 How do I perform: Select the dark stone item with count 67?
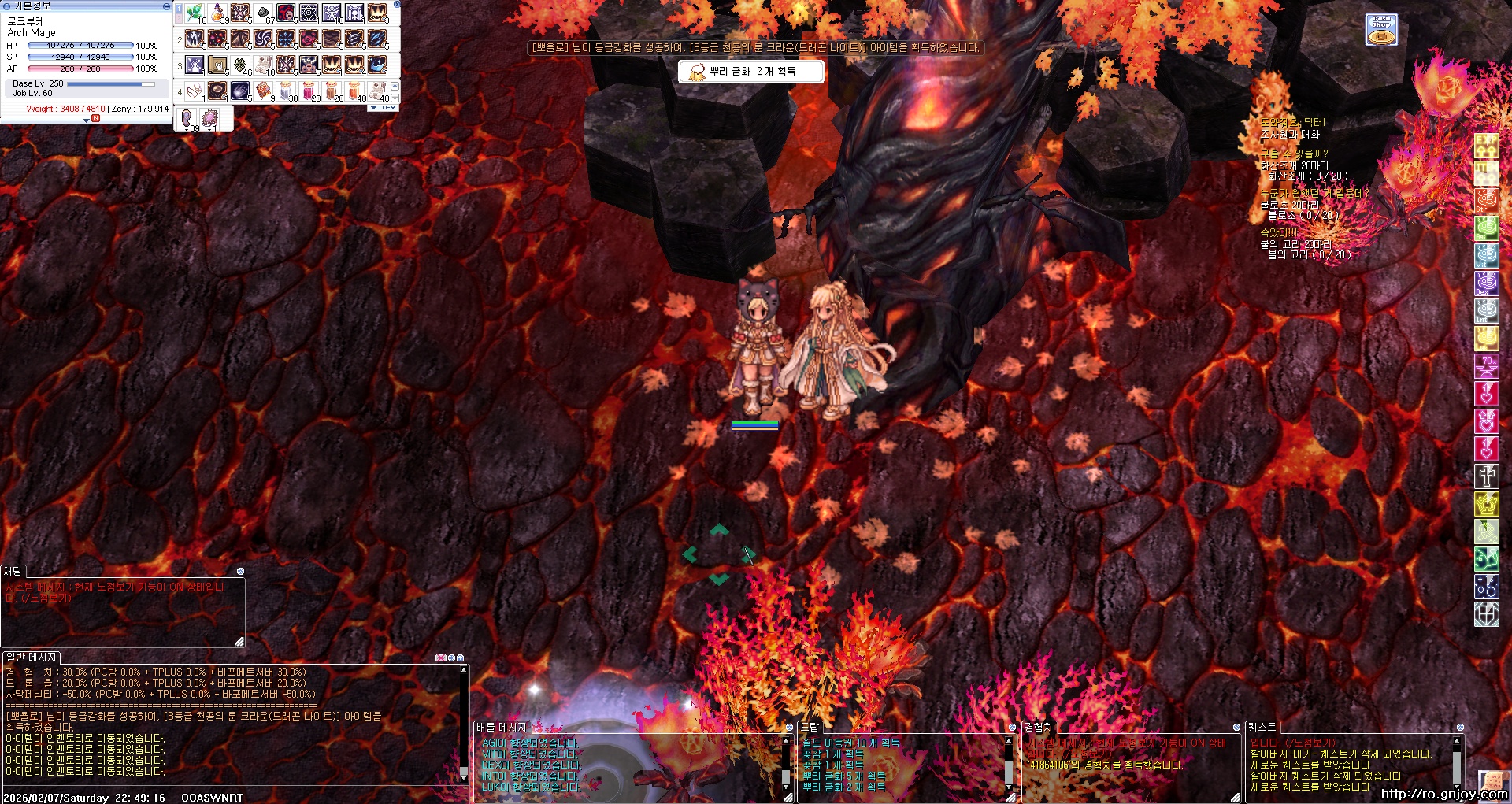pyautogui.click(x=263, y=13)
